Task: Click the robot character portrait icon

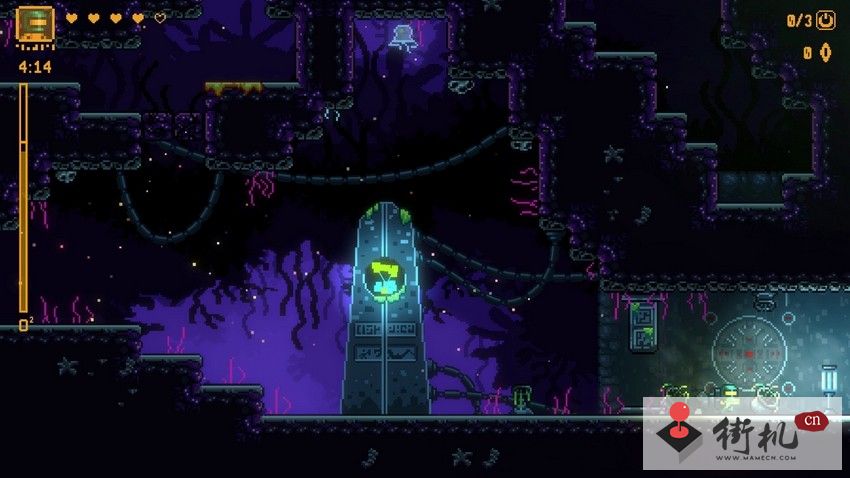Action: [36, 25]
